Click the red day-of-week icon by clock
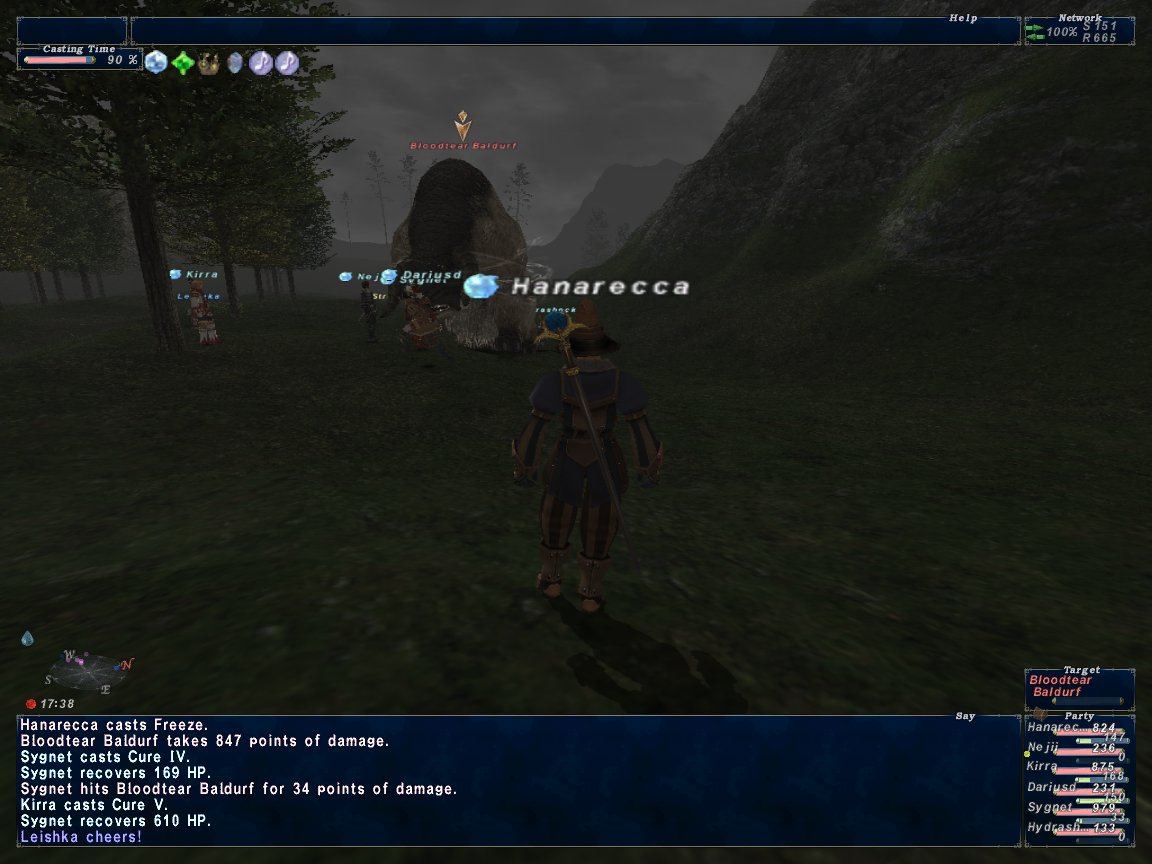 click(x=30, y=704)
